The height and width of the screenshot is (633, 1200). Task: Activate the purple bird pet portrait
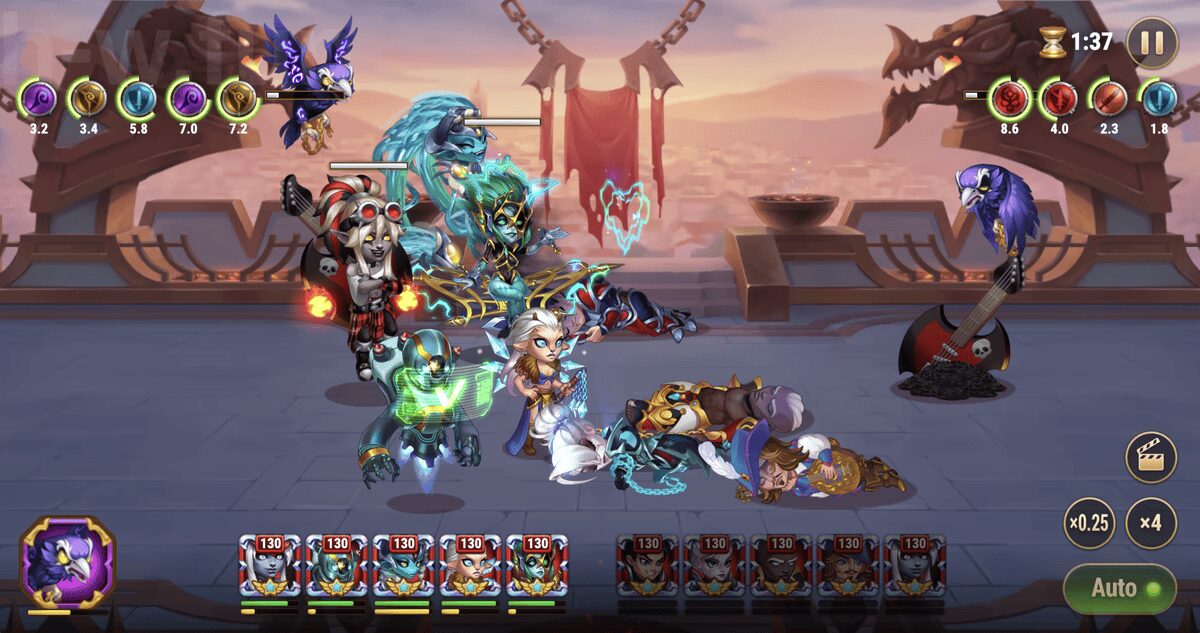[x=68, y=562]
